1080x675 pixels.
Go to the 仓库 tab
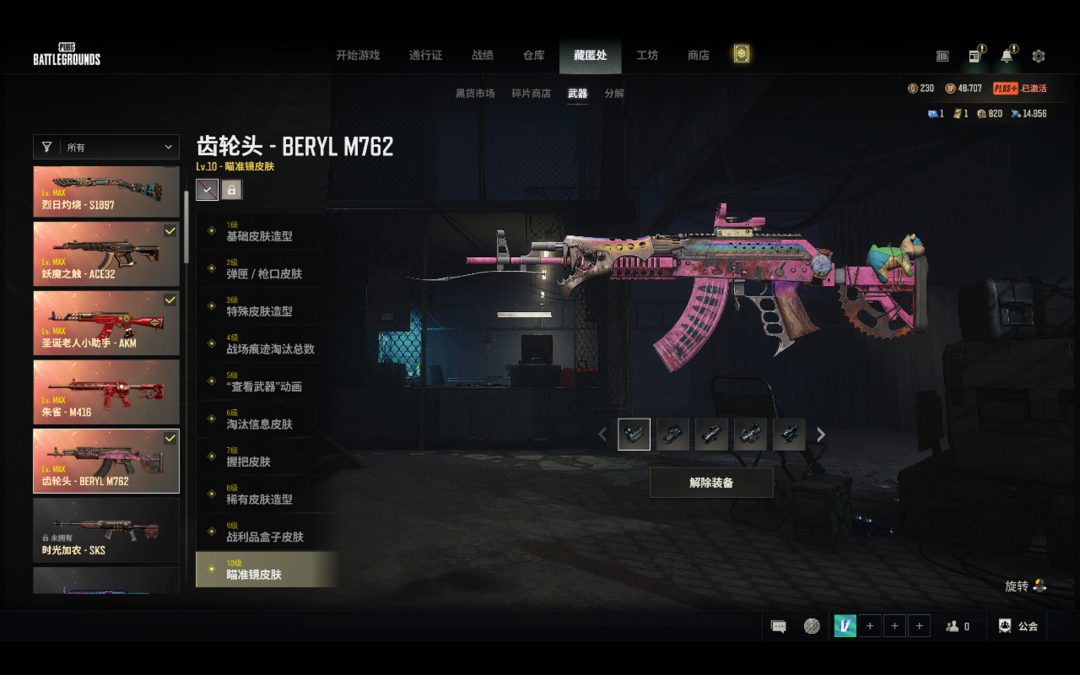coord(533,55)
